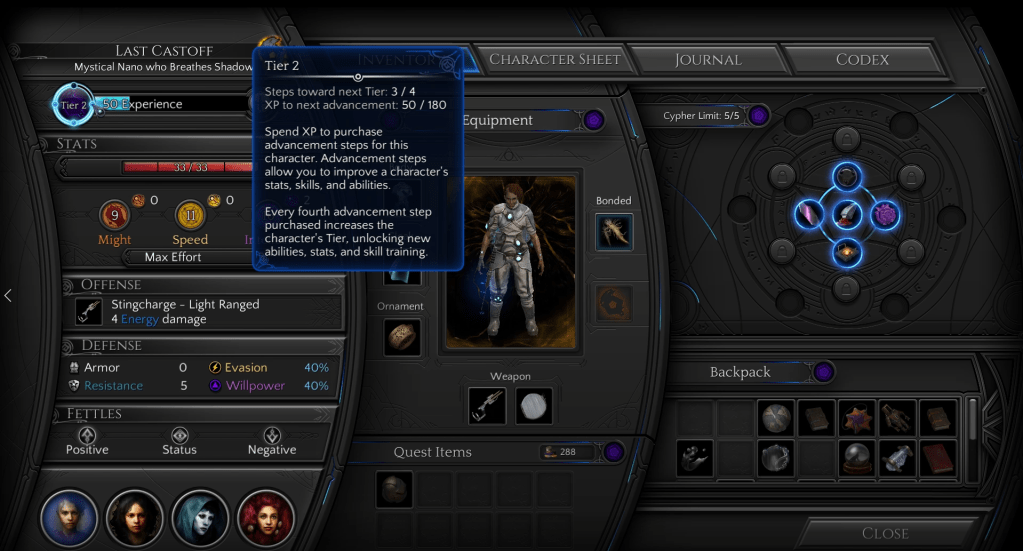Switch to the Character Sheet tab

coord(555,60)
